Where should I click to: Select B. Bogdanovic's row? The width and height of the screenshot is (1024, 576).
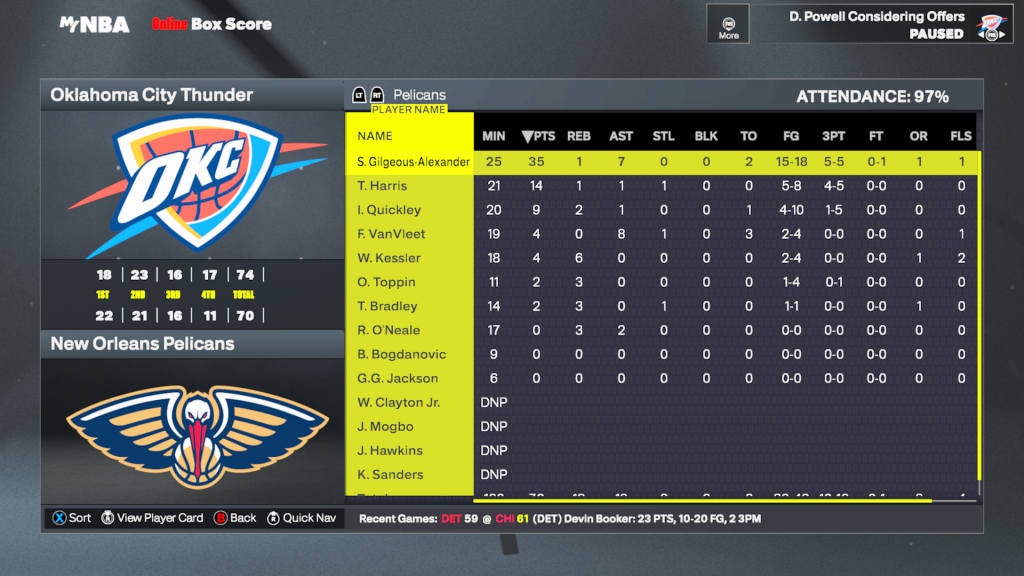click(401, 354)
